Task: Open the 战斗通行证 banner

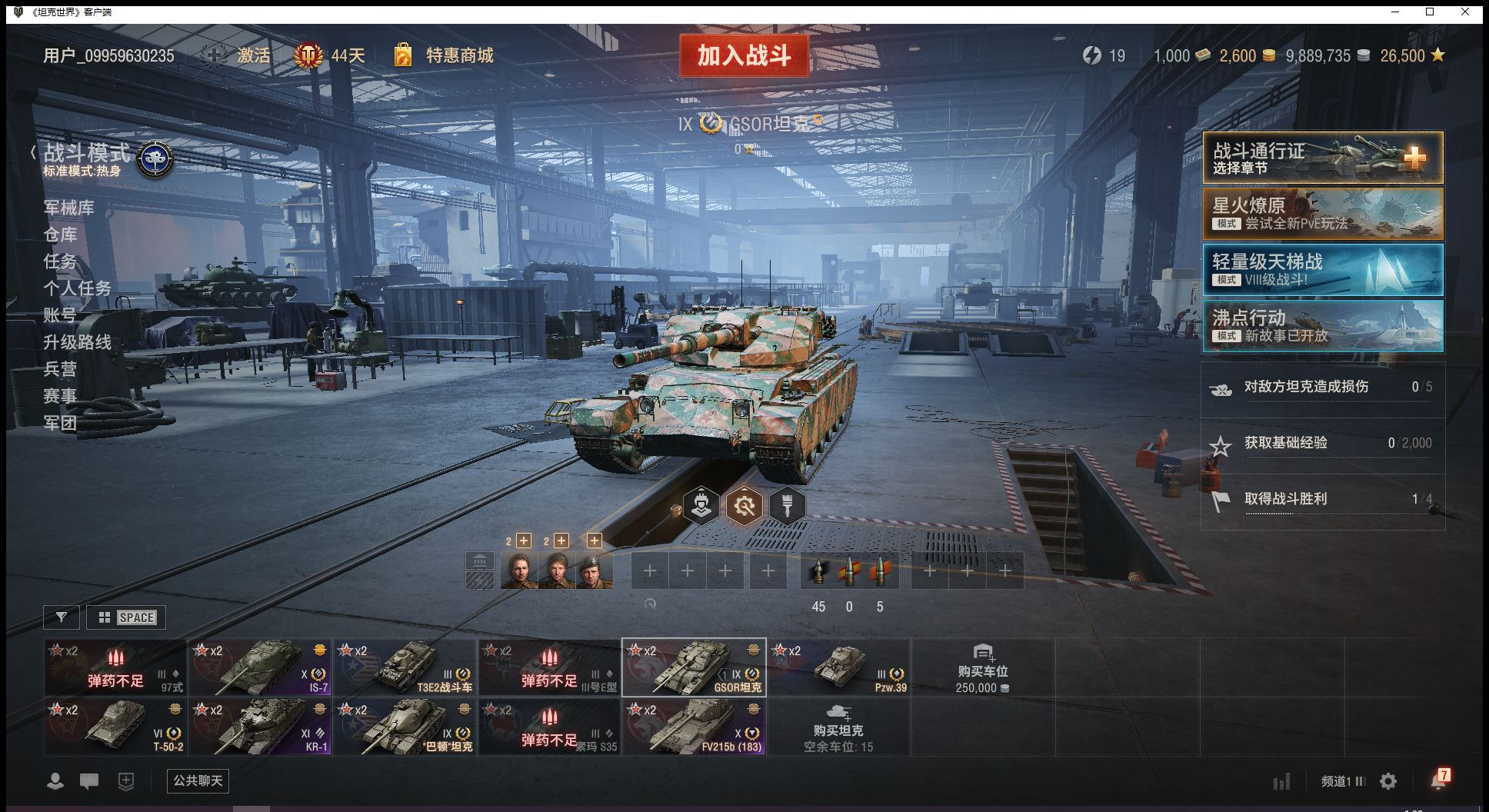Action: coord(1322,158)
